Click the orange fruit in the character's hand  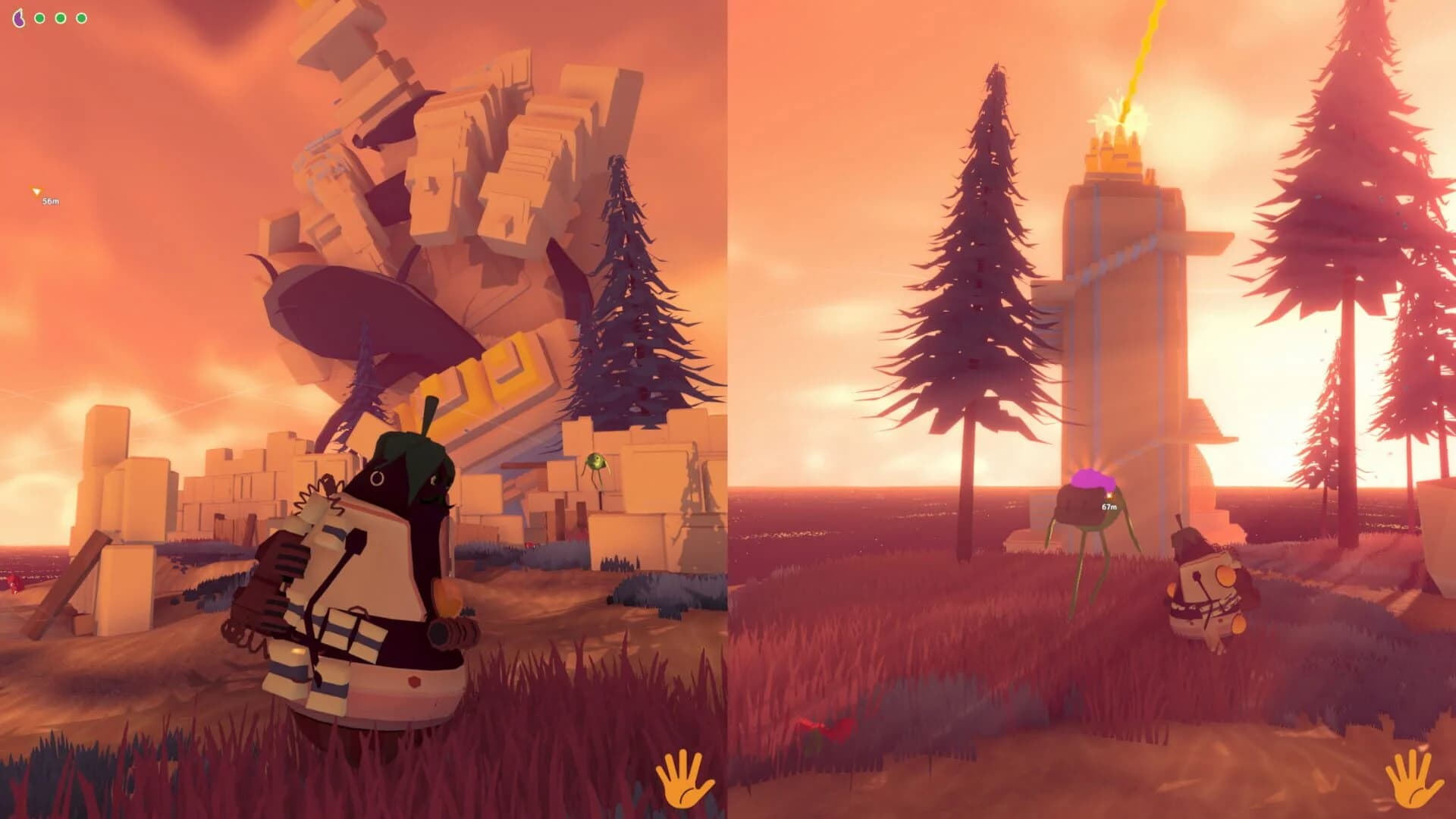[447, 598]
